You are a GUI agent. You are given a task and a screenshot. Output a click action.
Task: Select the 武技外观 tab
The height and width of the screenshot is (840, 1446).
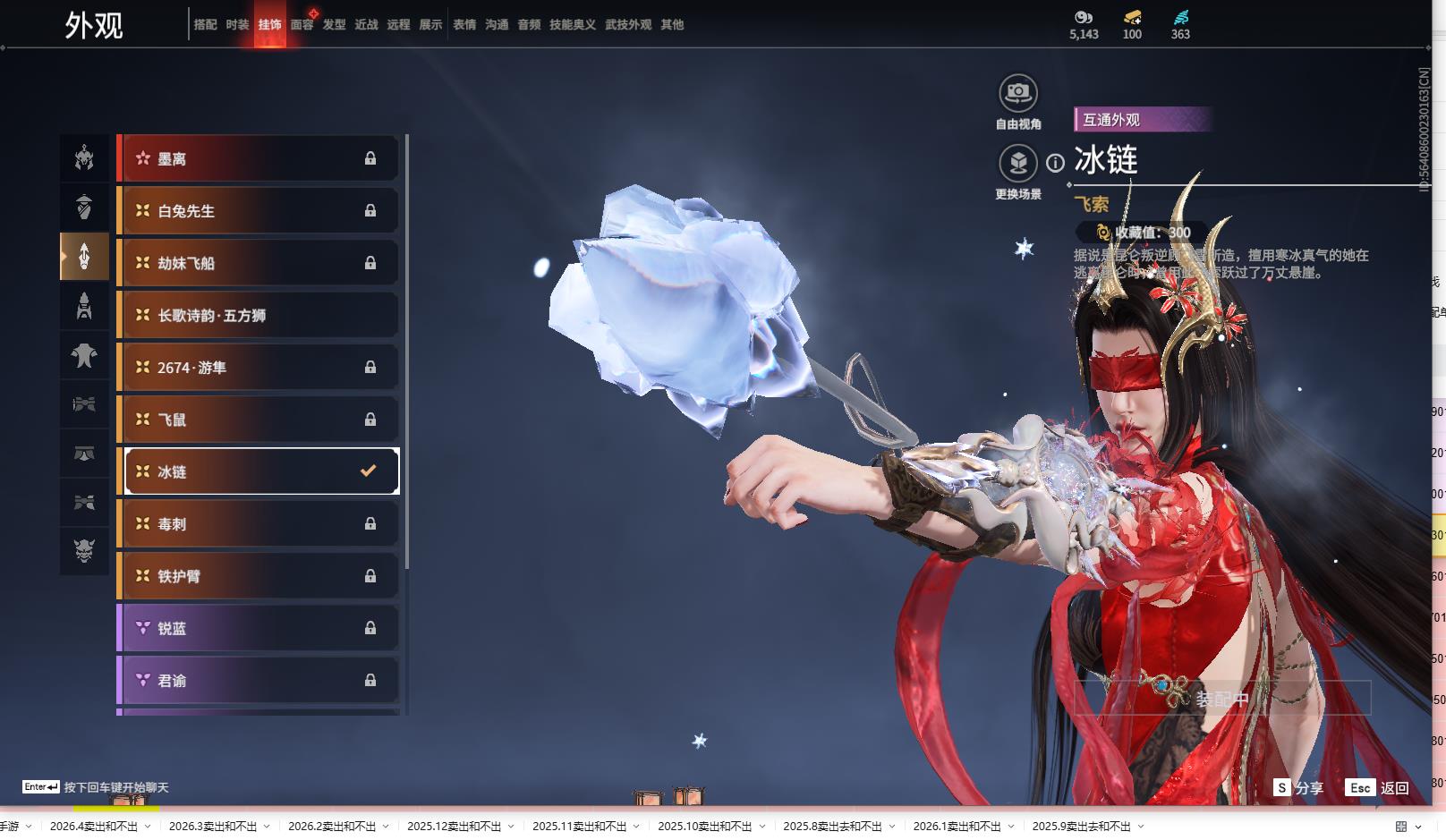(x=628, y=25)
